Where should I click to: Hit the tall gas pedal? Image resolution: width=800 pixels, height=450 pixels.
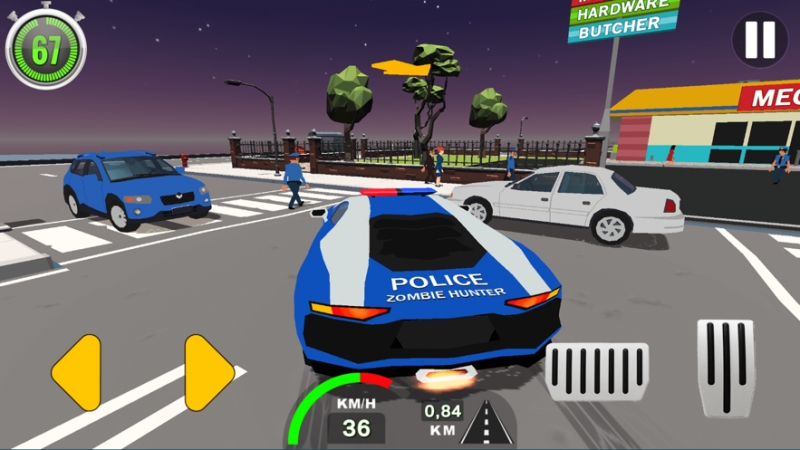(725, 367)
